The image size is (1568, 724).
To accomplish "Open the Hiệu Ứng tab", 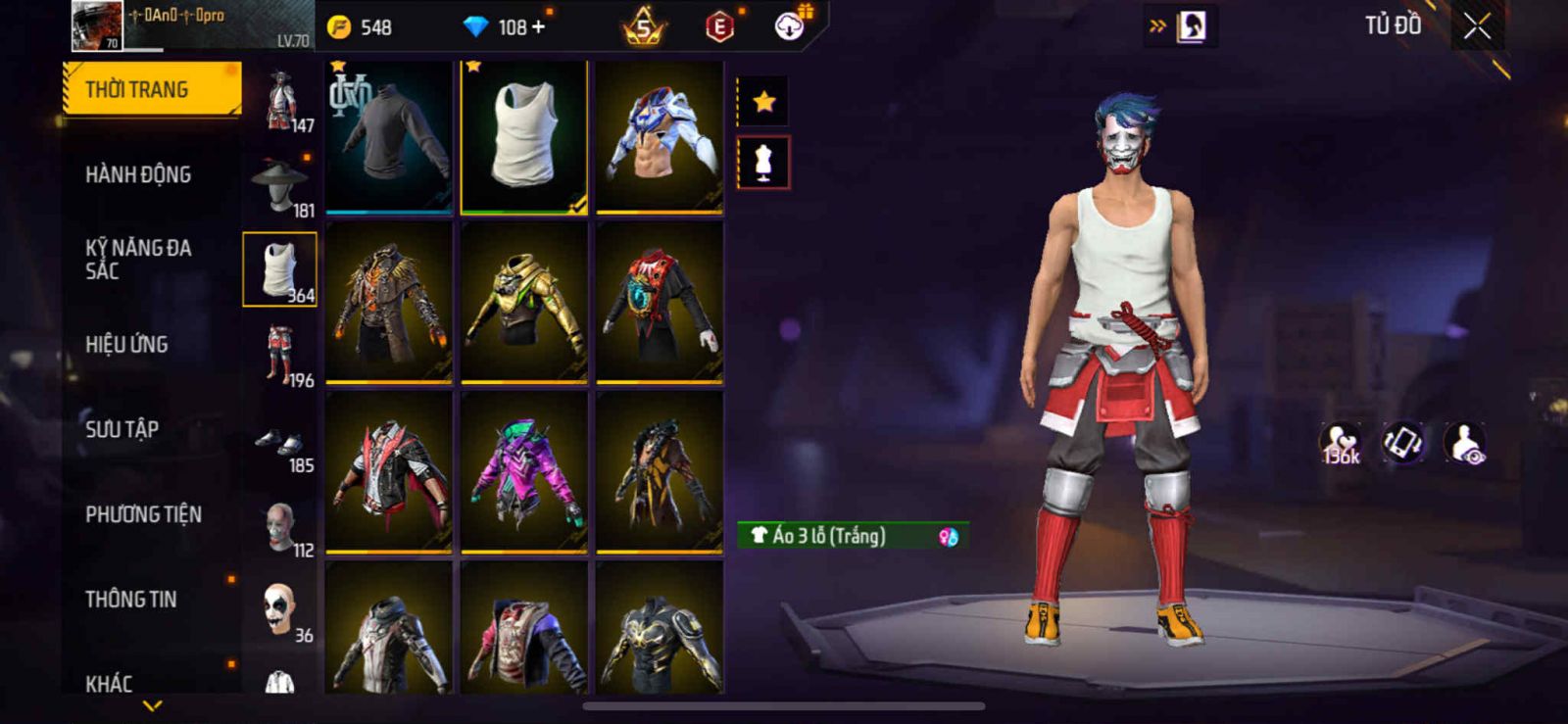I will [x=126, y=345].
